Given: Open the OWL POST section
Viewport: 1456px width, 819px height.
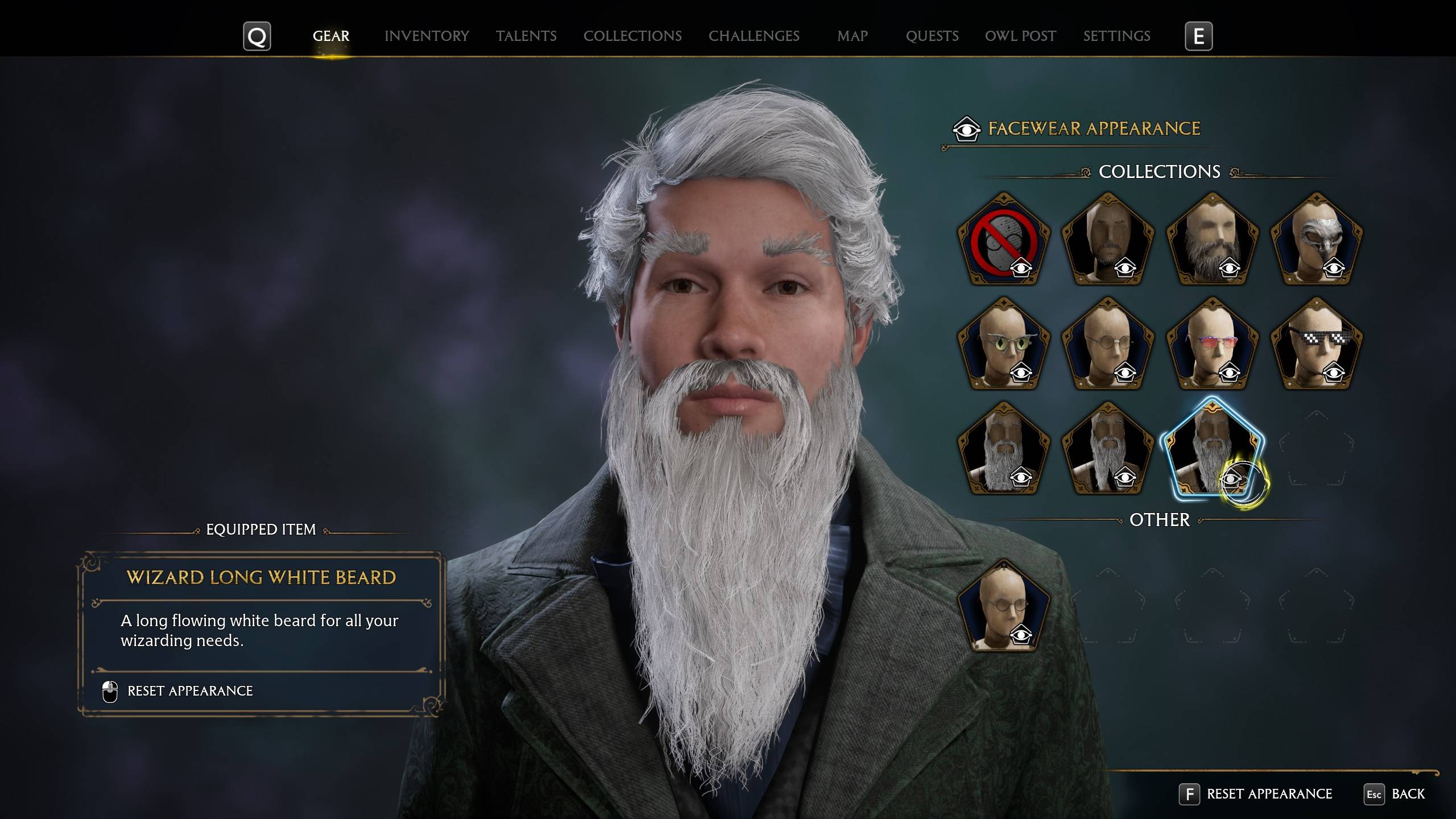Looking at the screenshot, I should click(x=1020, y=36).
